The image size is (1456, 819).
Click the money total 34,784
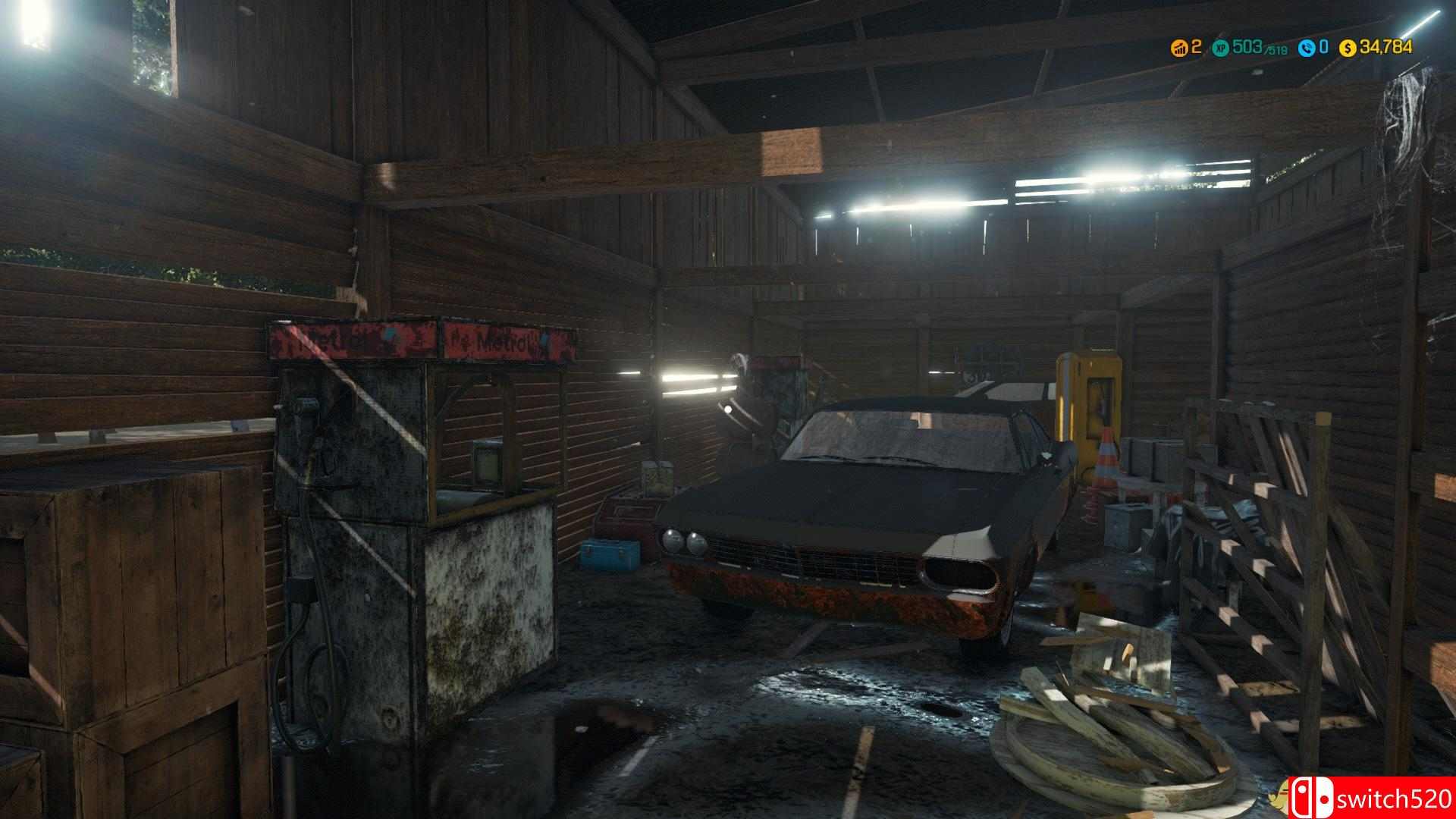pyautogui.click(x=1386, y=48)
